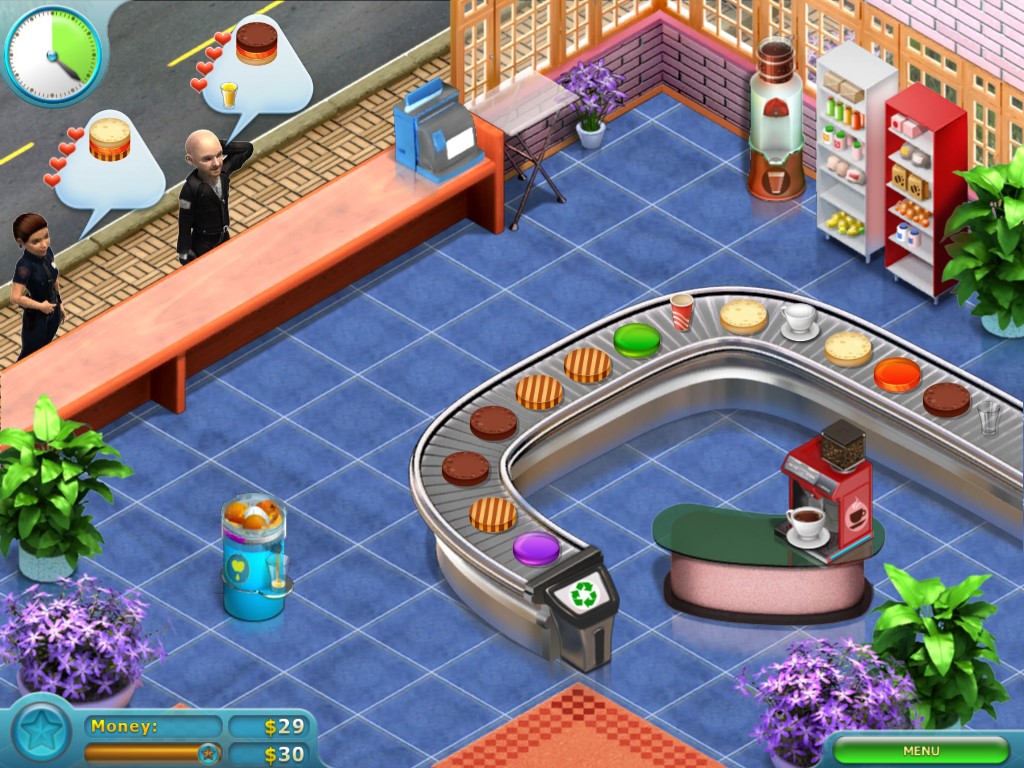The height and width of the screenshot is (768, 1024).
Task: Take the empty glass on the conveyor
Action: (x=988, y=417)
